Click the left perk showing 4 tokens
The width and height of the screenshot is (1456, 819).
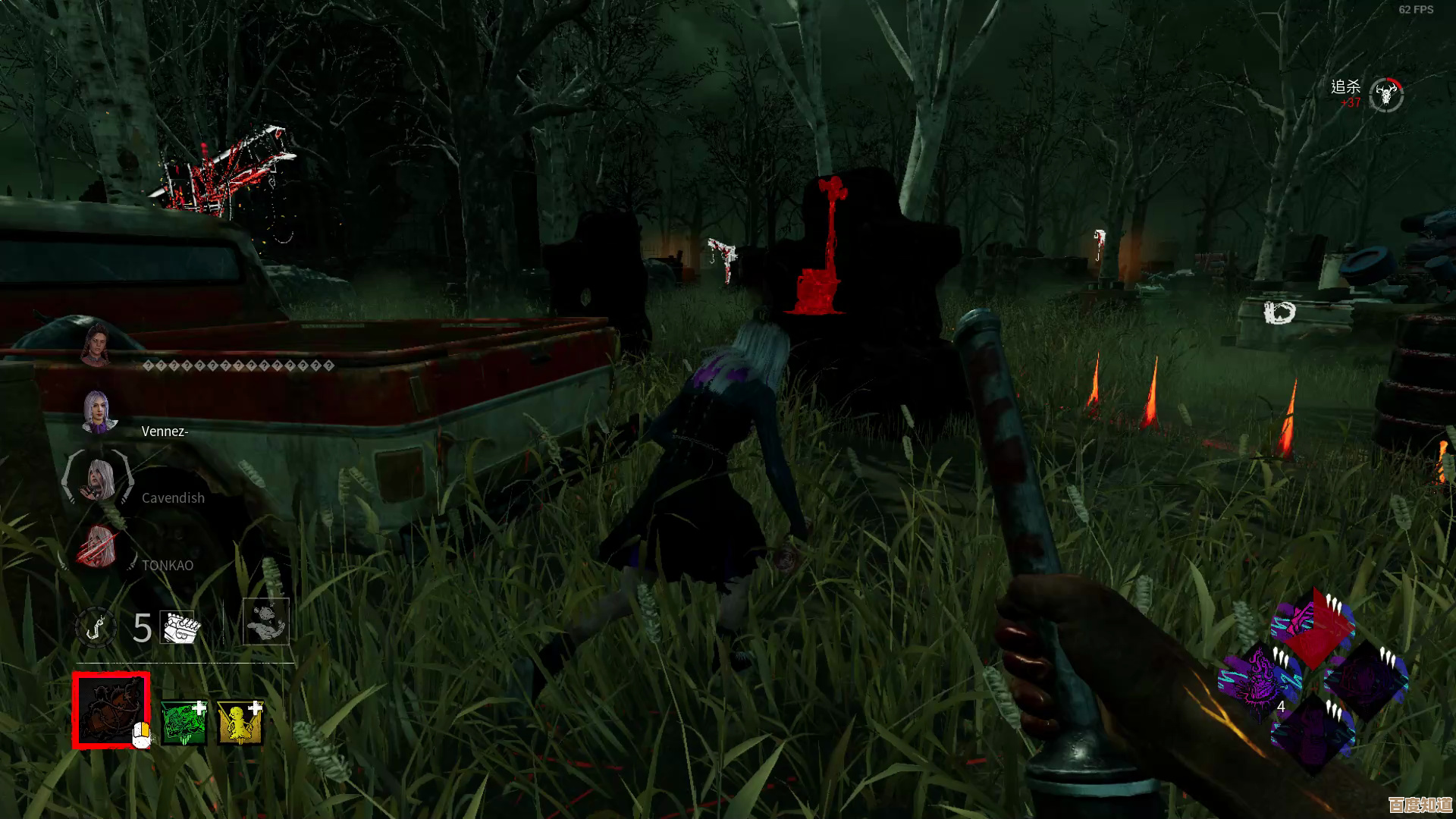point(1260,679)
